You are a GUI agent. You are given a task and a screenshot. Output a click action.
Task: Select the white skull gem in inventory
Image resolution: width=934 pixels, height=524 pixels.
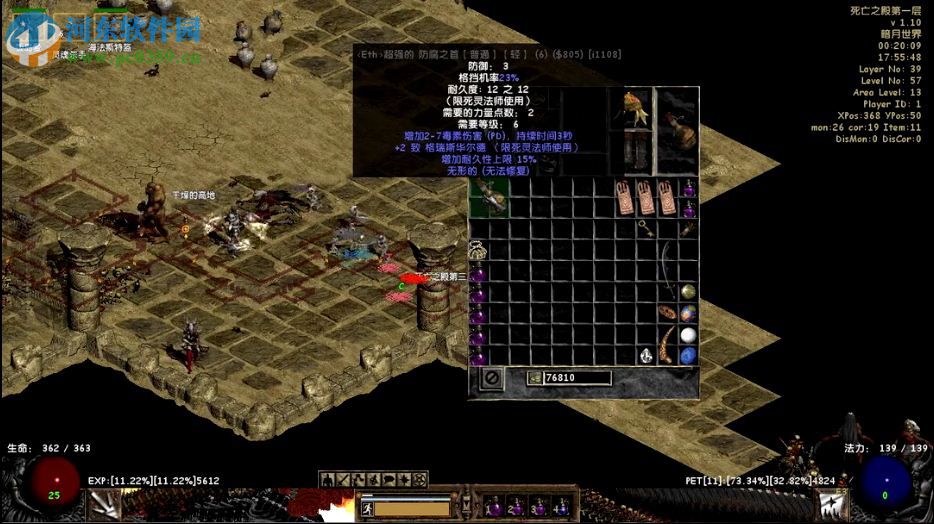[647, 356]
